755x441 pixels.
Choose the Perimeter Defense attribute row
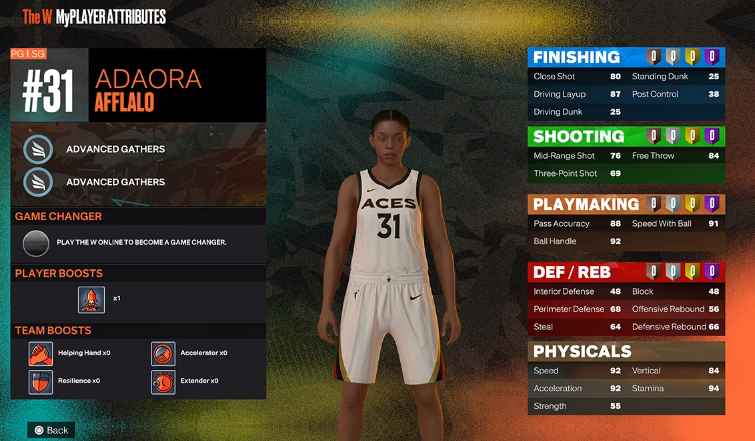577,309
